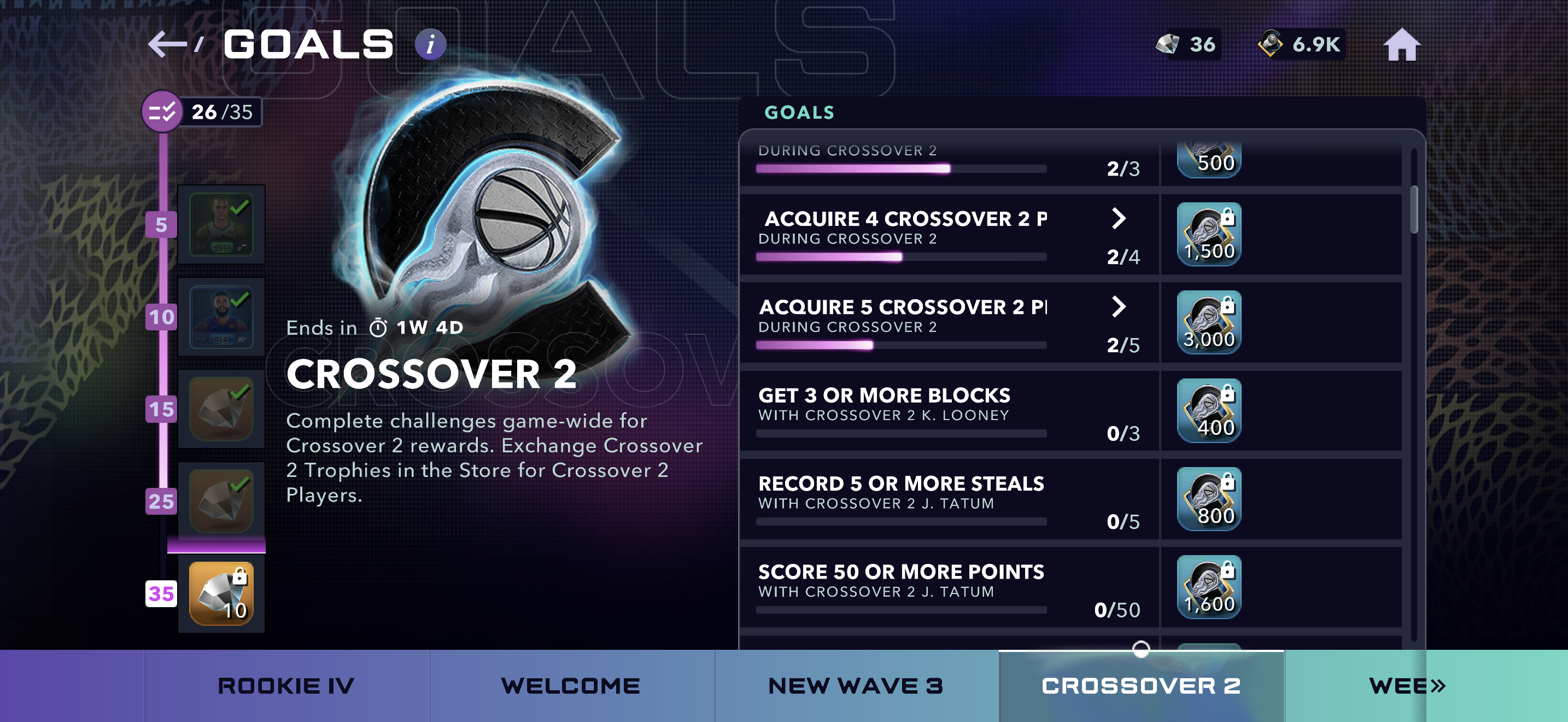The image size is (1568, 722).
Task: View the milestone 10 player card reward
Action: click(x=221, y=317)
